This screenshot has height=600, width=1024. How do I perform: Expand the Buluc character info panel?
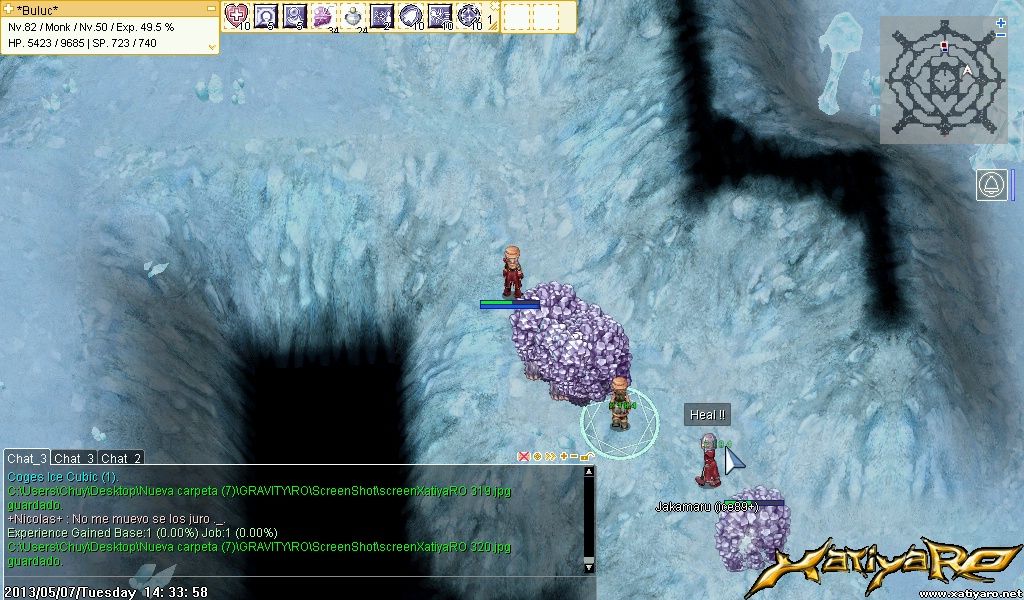tap(211, 46)
